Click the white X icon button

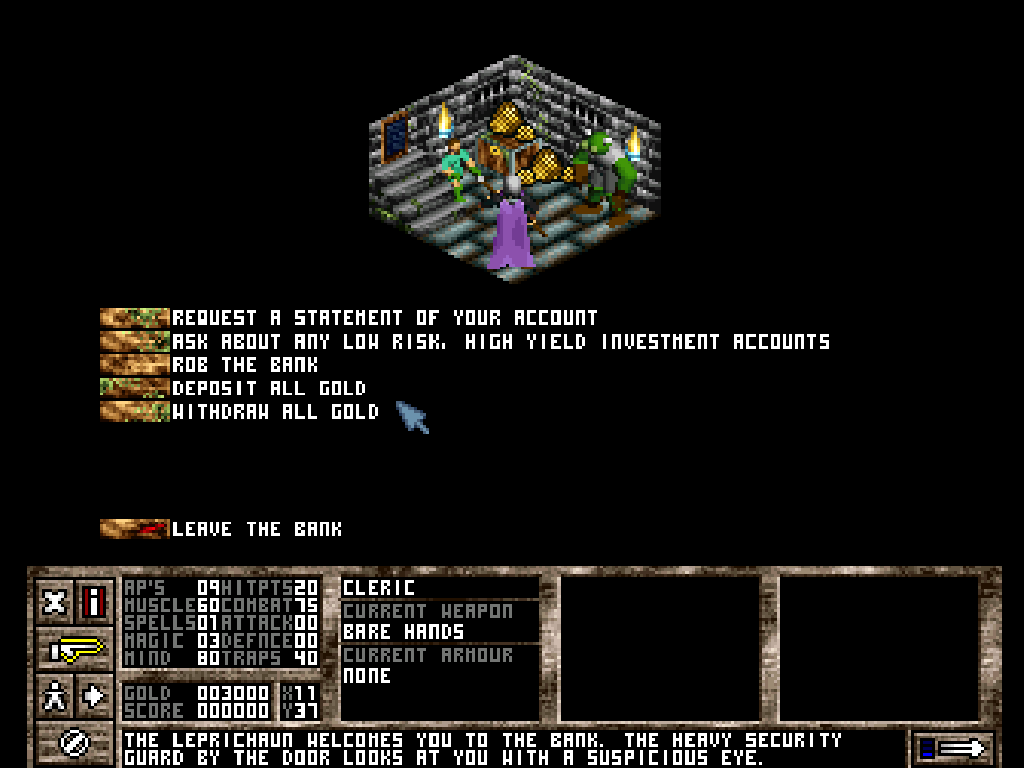(x=55, y=602)
